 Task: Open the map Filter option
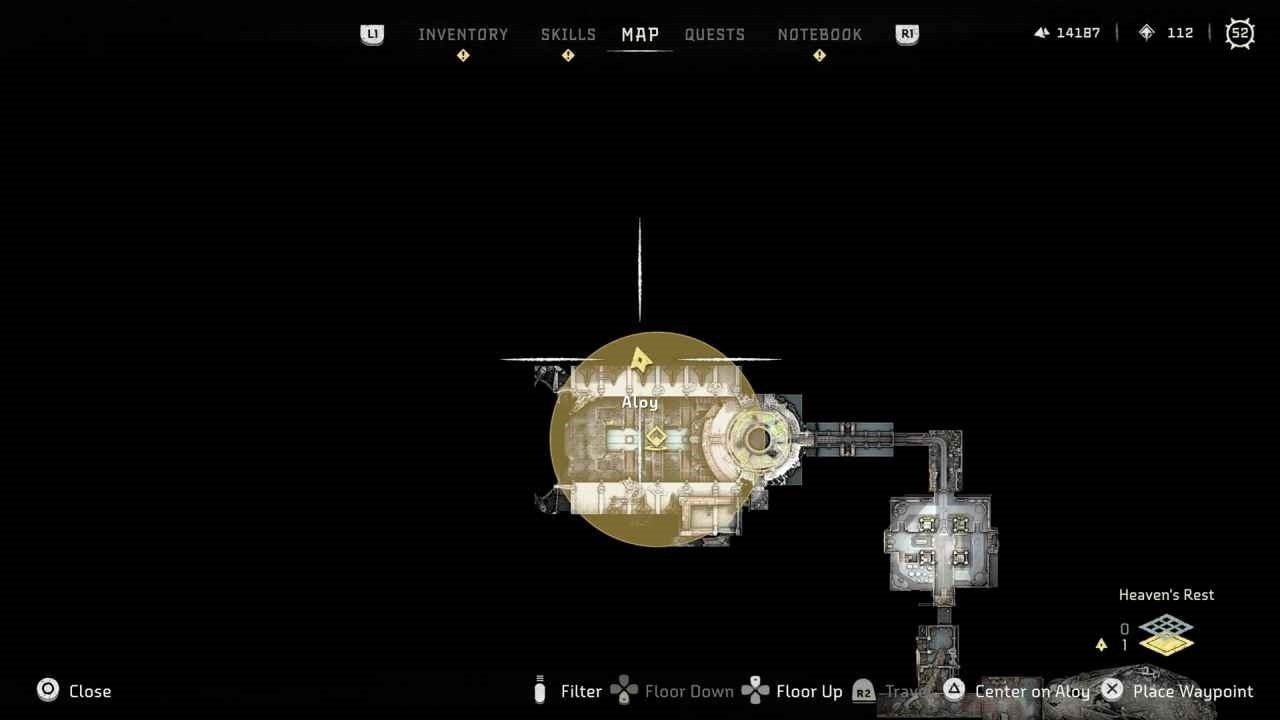pyautogui.click(x=570, y=691)
